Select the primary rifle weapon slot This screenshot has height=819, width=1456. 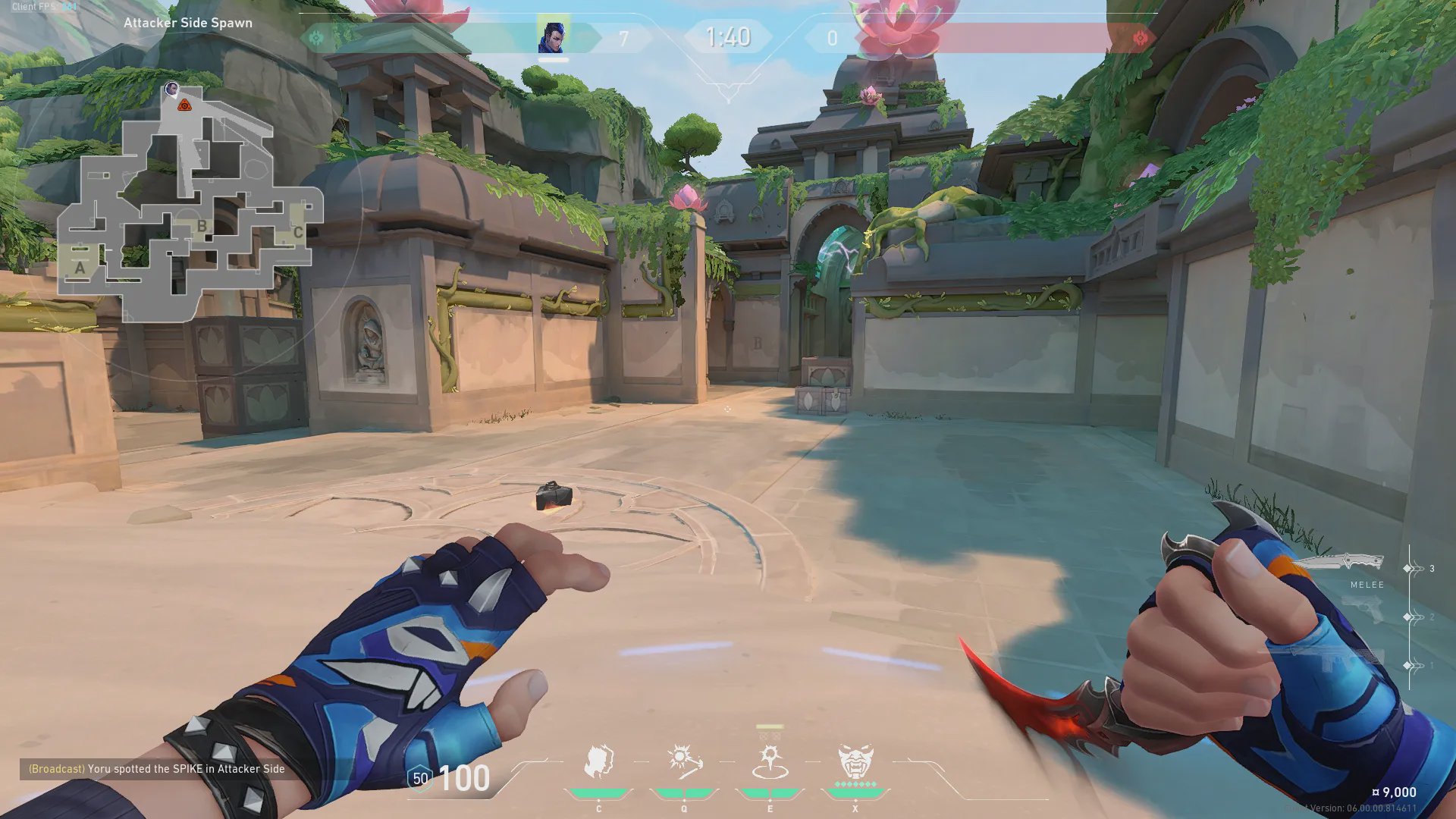pyautogui.click(x=1335, y=660)
